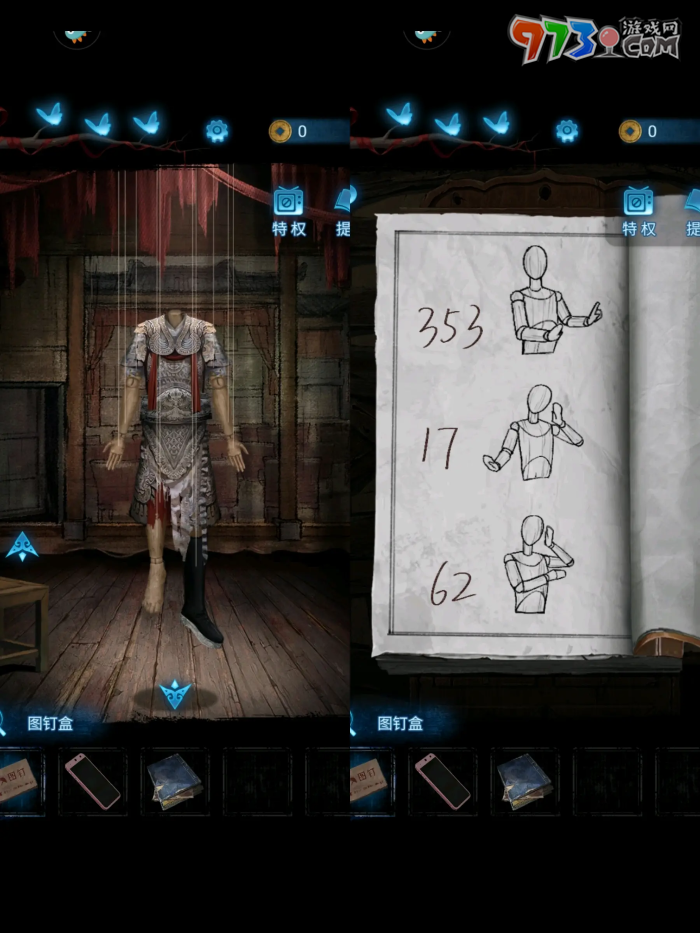Screen dimensions: 700x933
Task: Select the pink phone below the notebook
Action: tap(442, 781)
